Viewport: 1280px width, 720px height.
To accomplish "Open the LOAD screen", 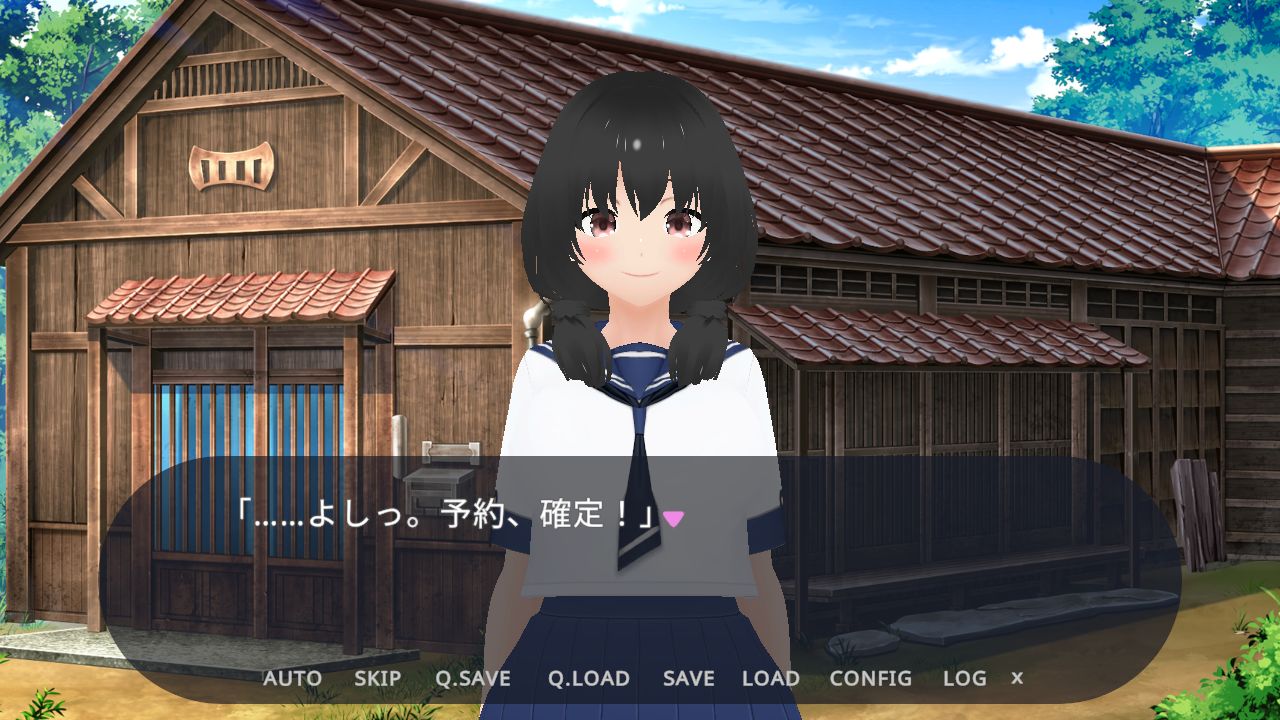I will pyautogui.click(x=773, y=678).
